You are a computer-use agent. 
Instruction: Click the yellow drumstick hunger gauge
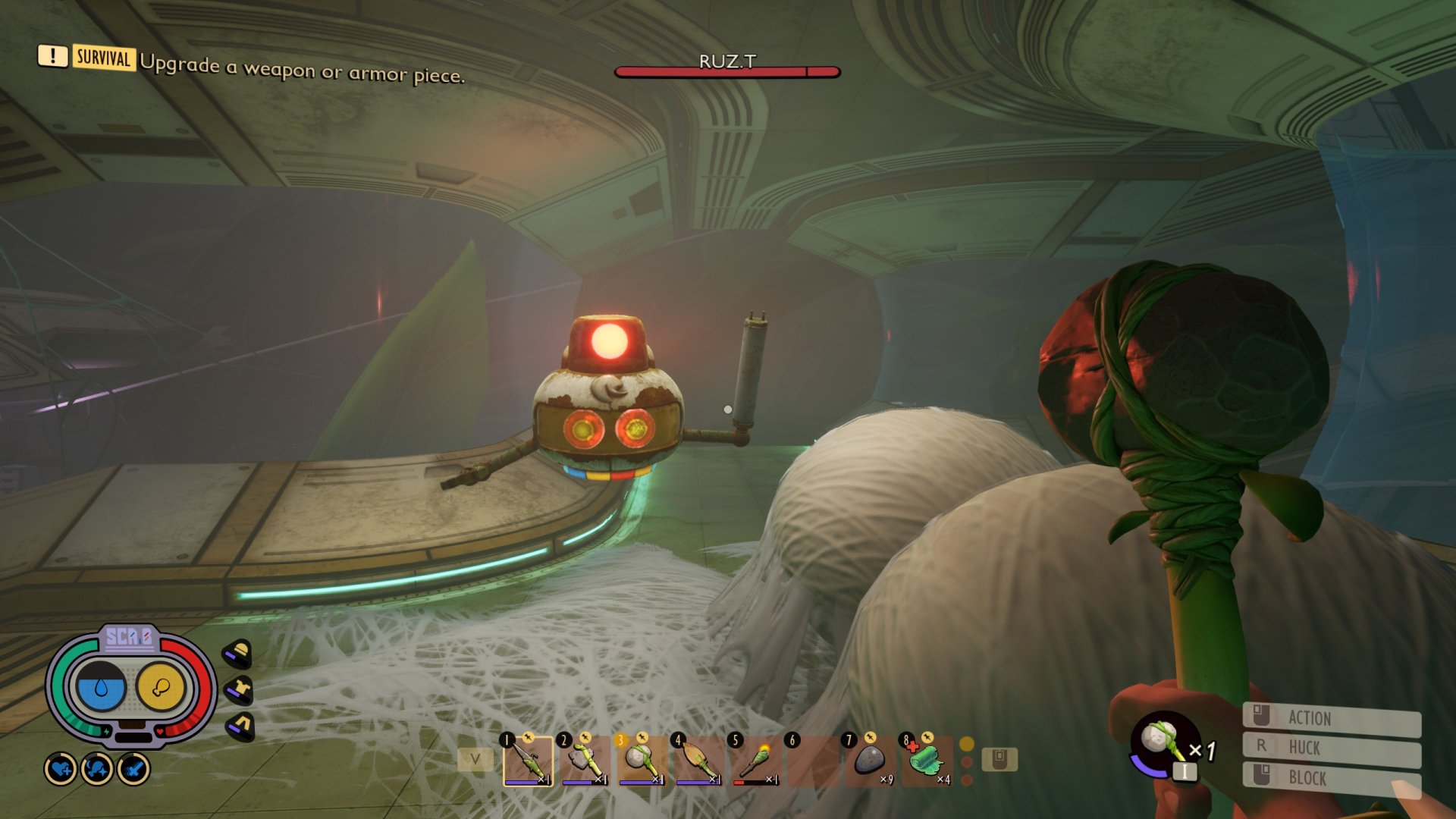tap(161, 687)
